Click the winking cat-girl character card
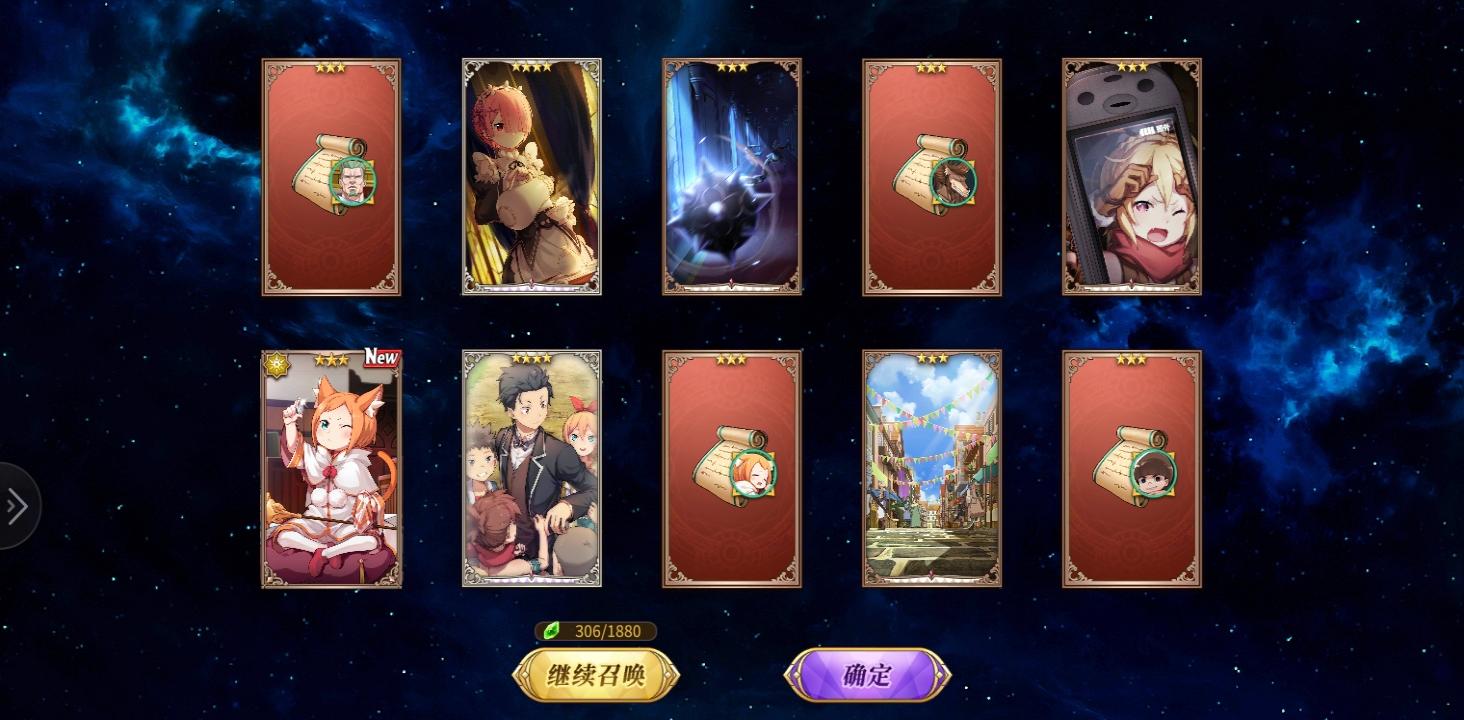Screen dimensions: 1464x720 [331, 470]
